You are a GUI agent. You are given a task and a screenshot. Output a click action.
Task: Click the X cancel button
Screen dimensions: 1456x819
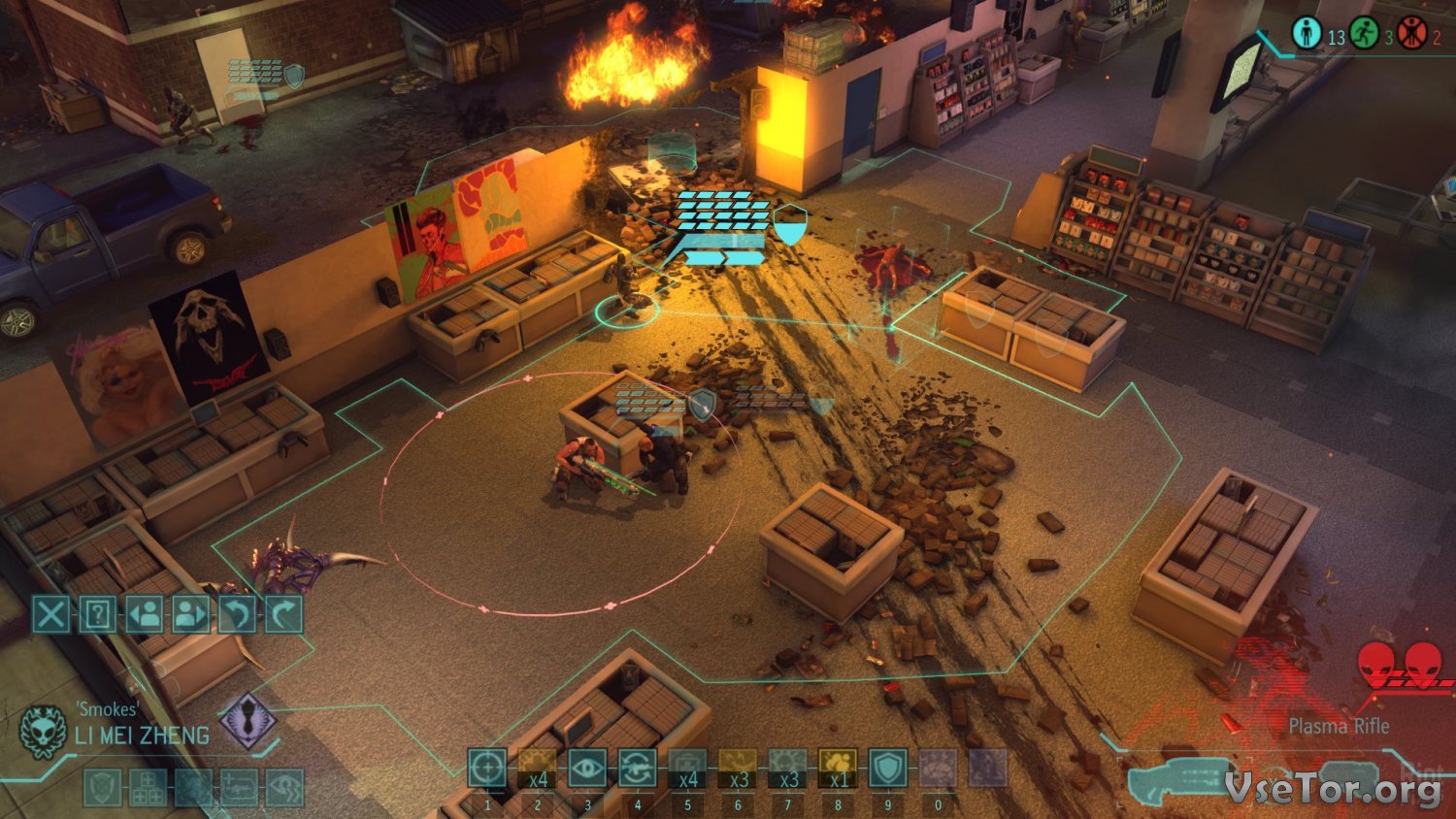tap(51, 614)
